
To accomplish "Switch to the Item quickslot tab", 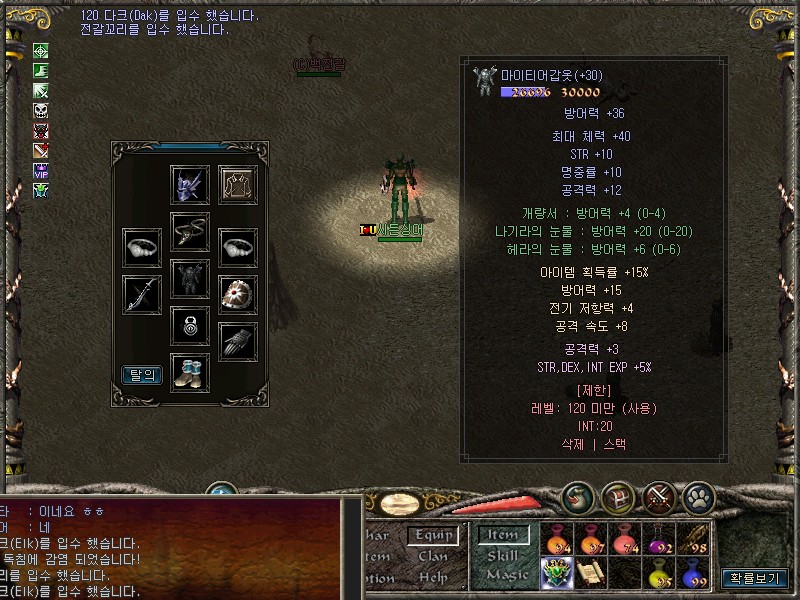I will pos(502,536).
